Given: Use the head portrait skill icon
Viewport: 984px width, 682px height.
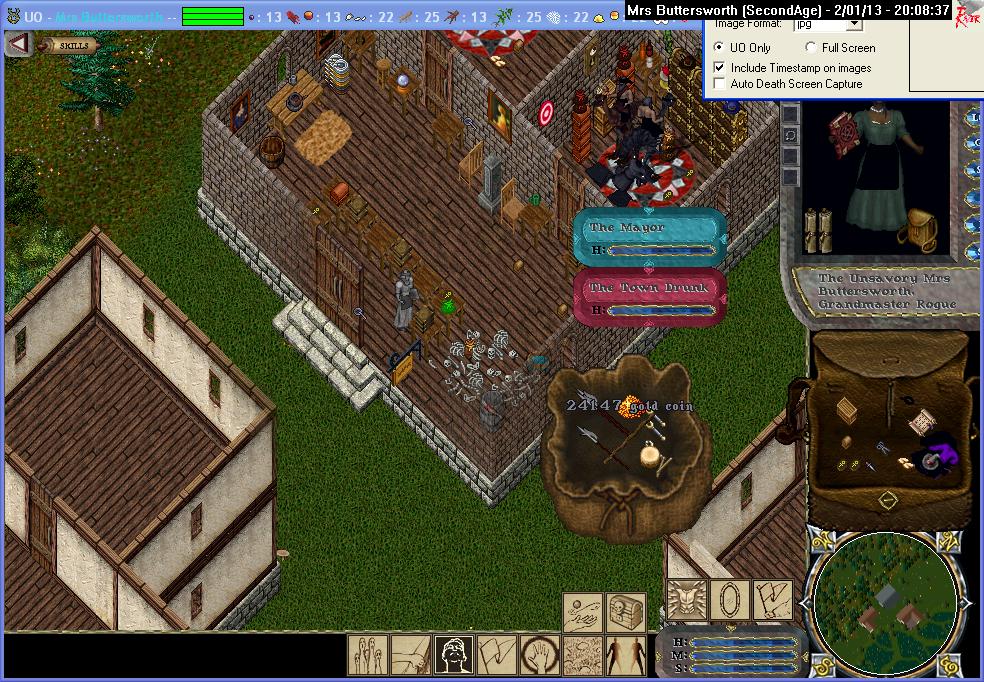Looking at the screenshot, I should pyautogui.click(x=453, y=654).
